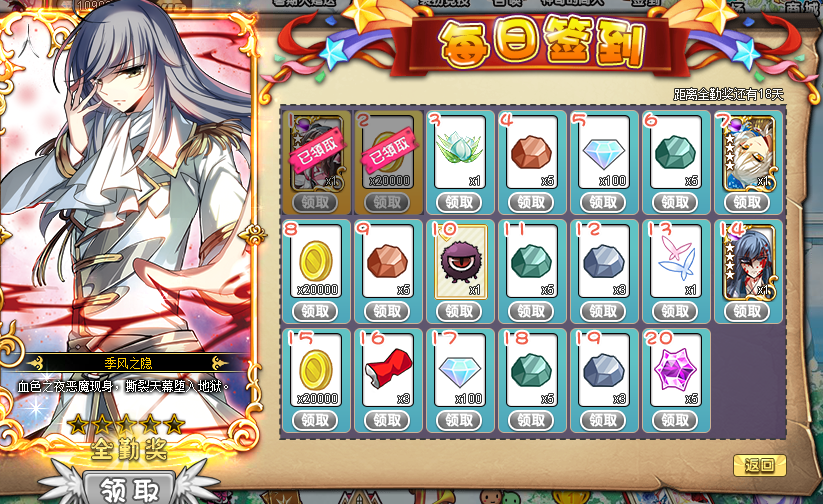Pick the day 10 furry eyeball monster card
This screenshot has height=504, width=823.
tap(460, 260)
